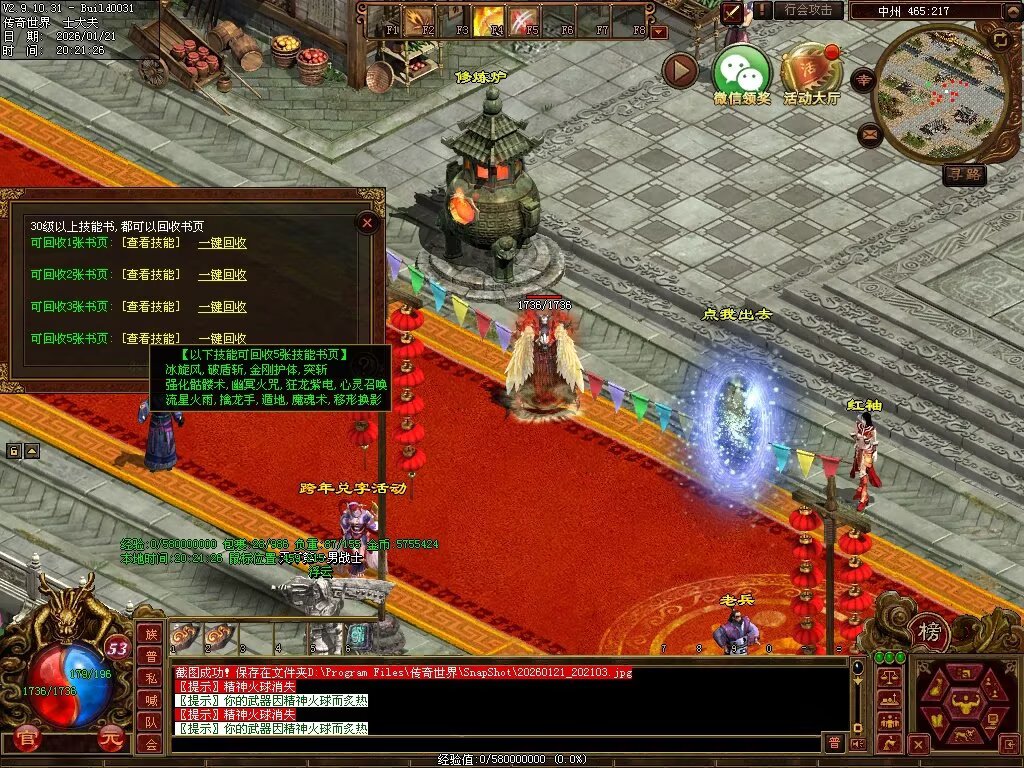The height and width of the screenshot is (768, 1024).
Task: Open the WeChat reward icon (微信领奖)
Action: (x=741, y=70)
